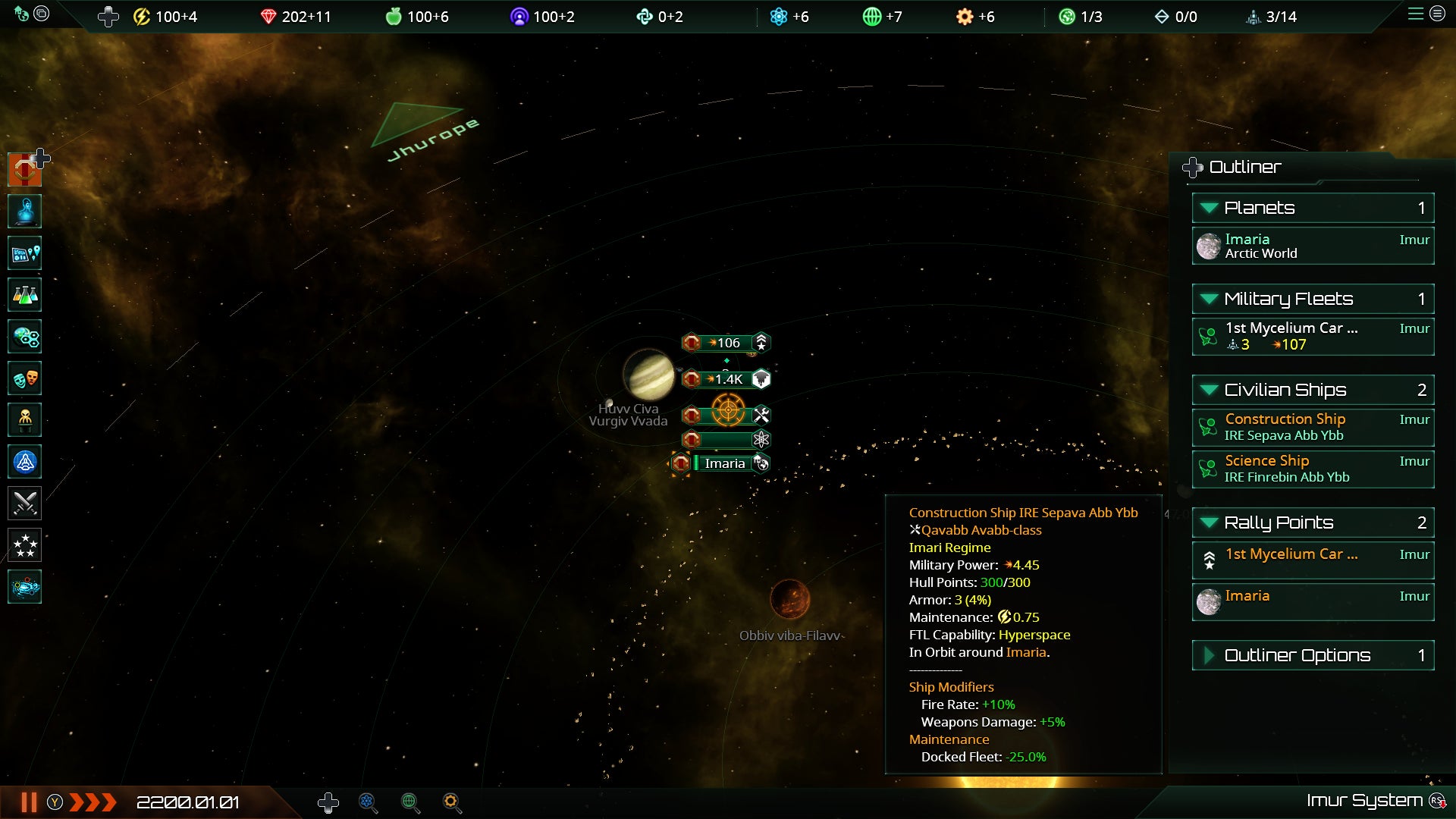Viewport: 1456px width, 819px height.
Task: Click the orange game speed arrows
Action: (93, 802)
